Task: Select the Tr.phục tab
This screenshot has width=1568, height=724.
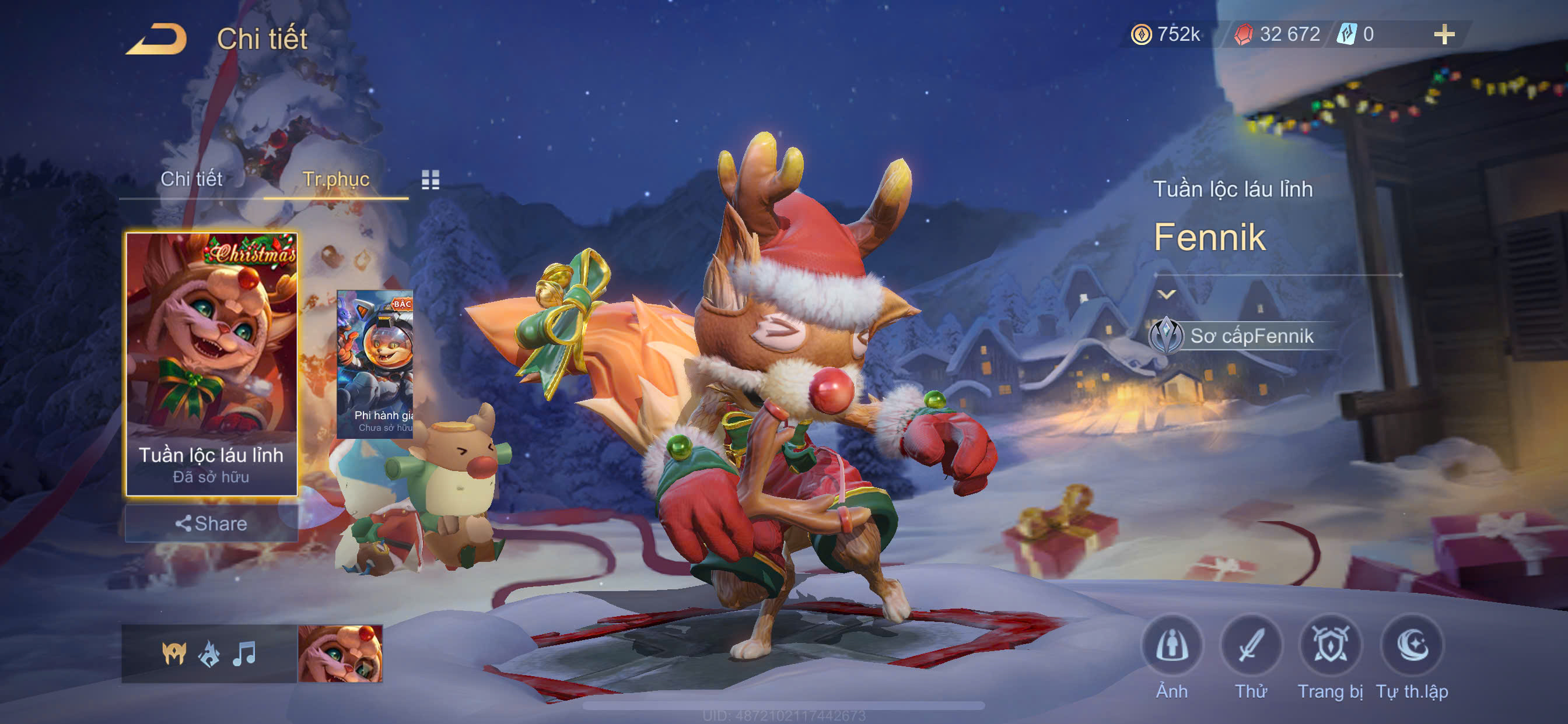Action: 335,179
